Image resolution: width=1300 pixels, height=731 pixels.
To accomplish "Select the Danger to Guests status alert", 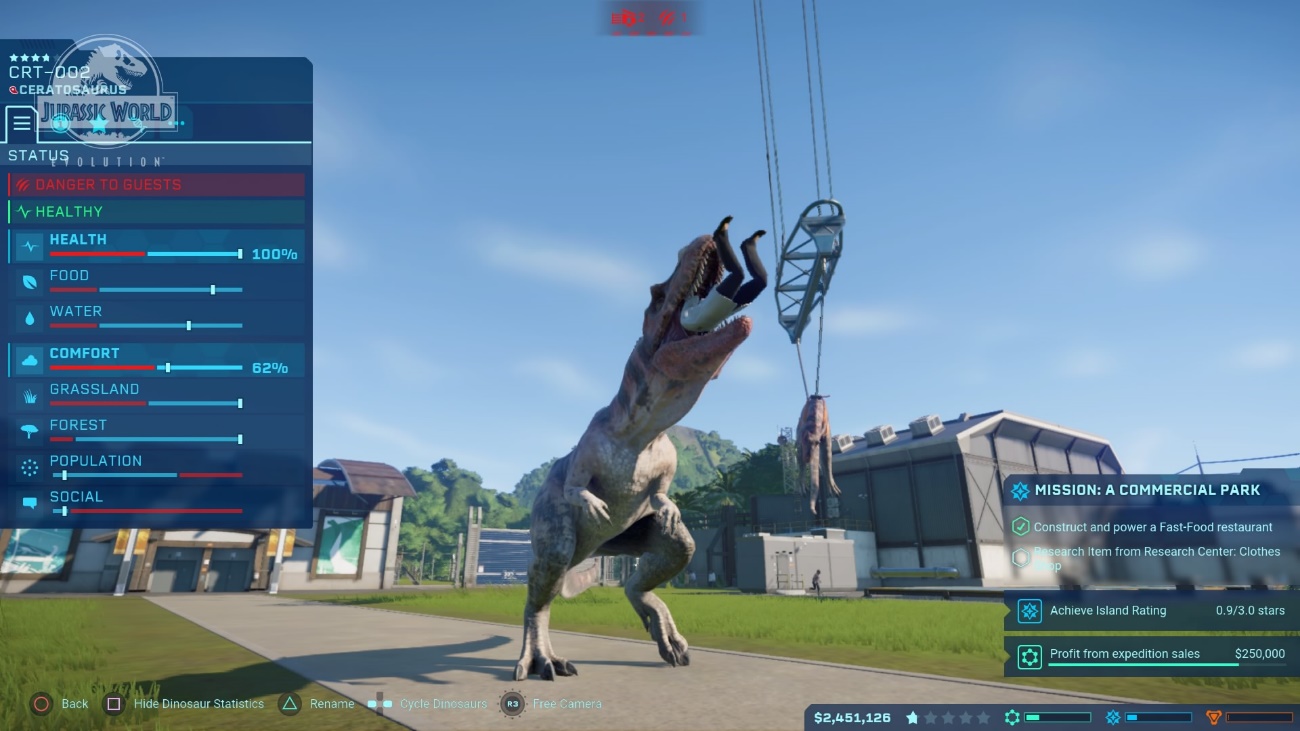I will pos(157,185).
